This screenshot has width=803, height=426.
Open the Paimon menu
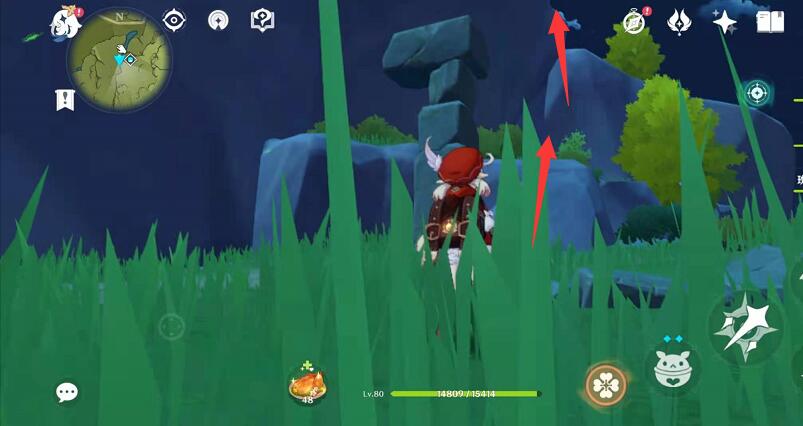pyautogui.click(x=67, y=23)
